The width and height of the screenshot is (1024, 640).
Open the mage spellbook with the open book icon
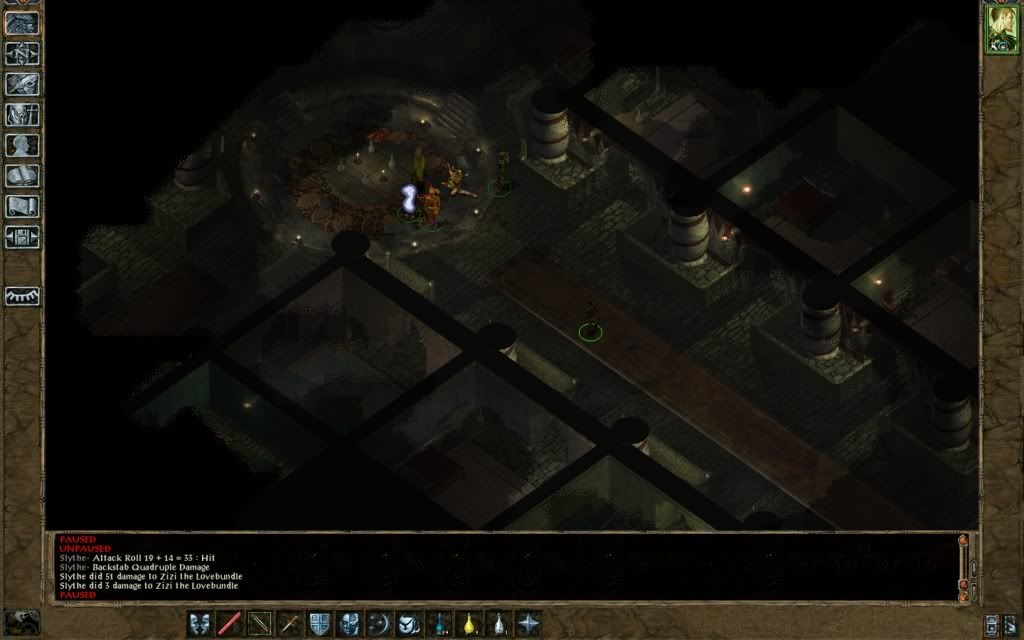(x=22, y=177)
